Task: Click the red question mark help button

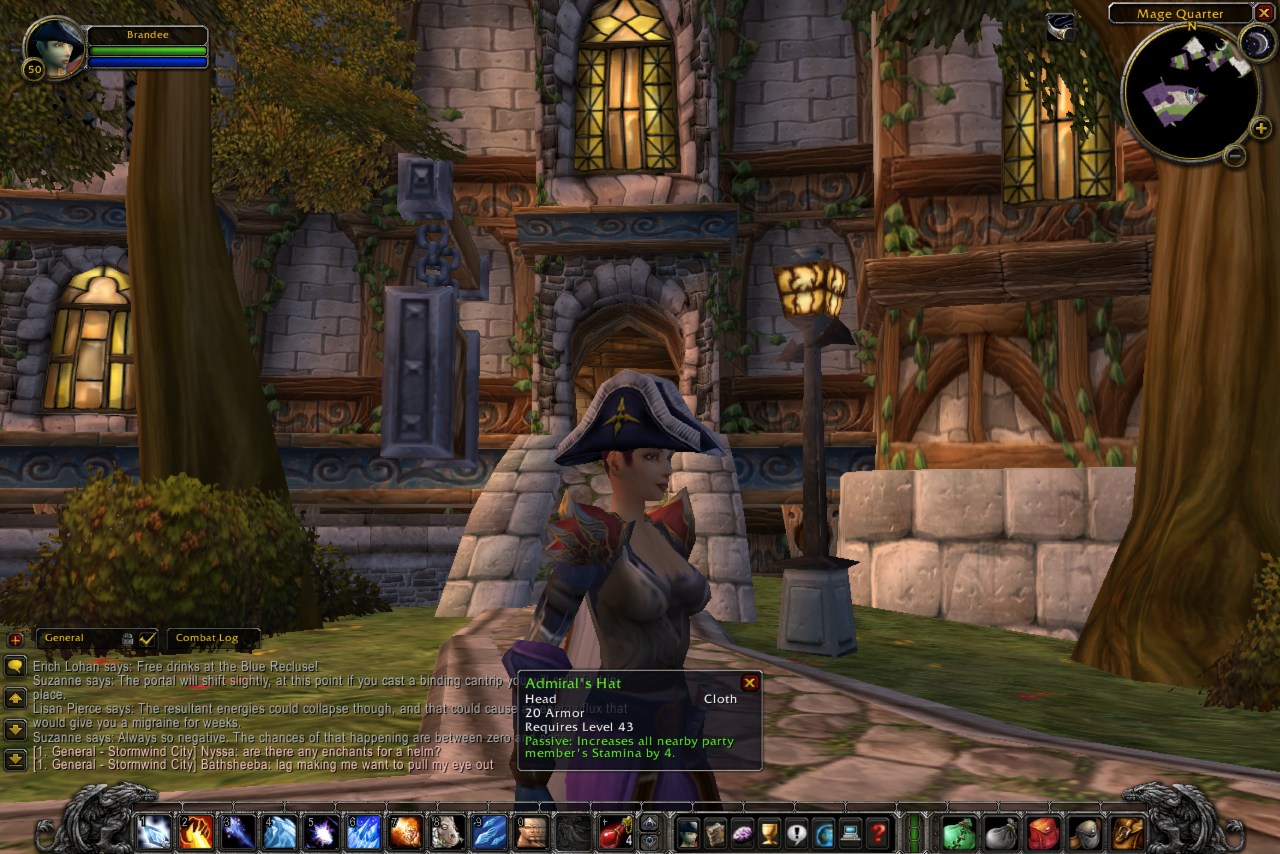Action: click(878, 831)
